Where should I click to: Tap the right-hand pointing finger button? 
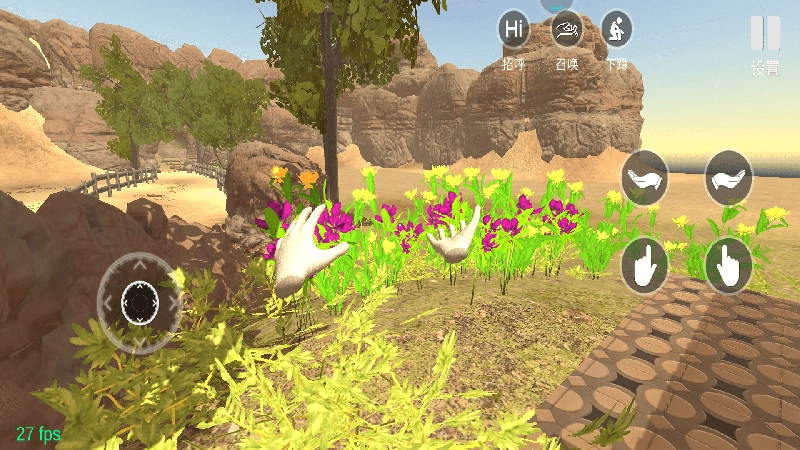(x=729, y=265)
